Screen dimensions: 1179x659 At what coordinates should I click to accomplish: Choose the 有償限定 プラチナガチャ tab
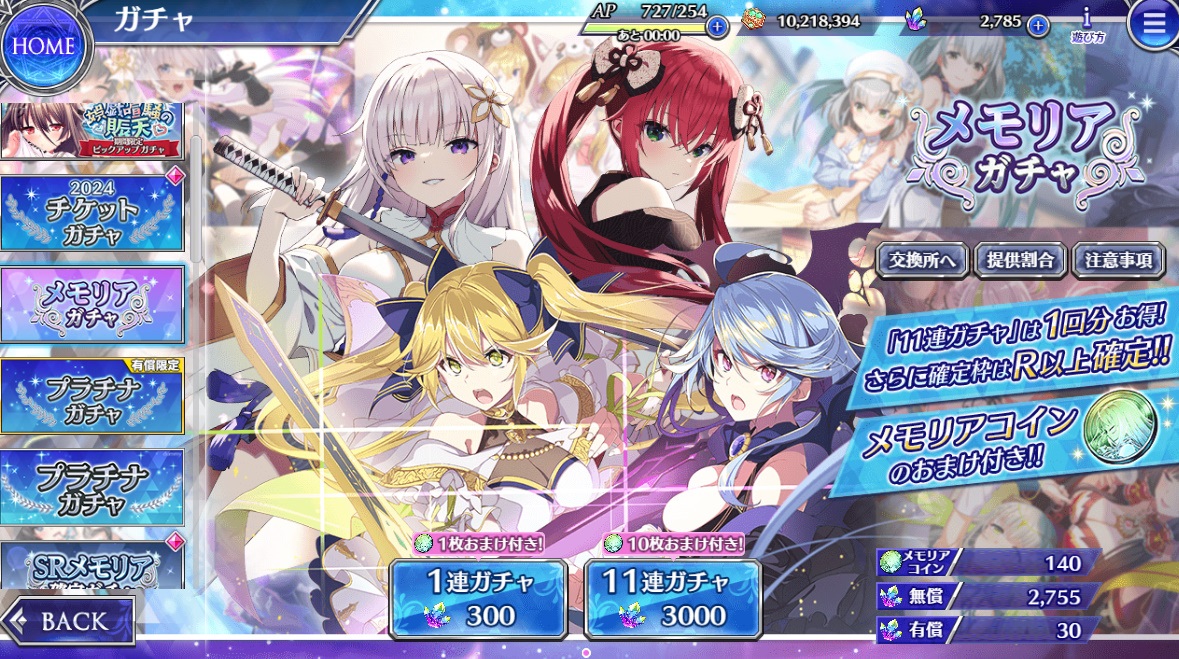pos(92,396)
